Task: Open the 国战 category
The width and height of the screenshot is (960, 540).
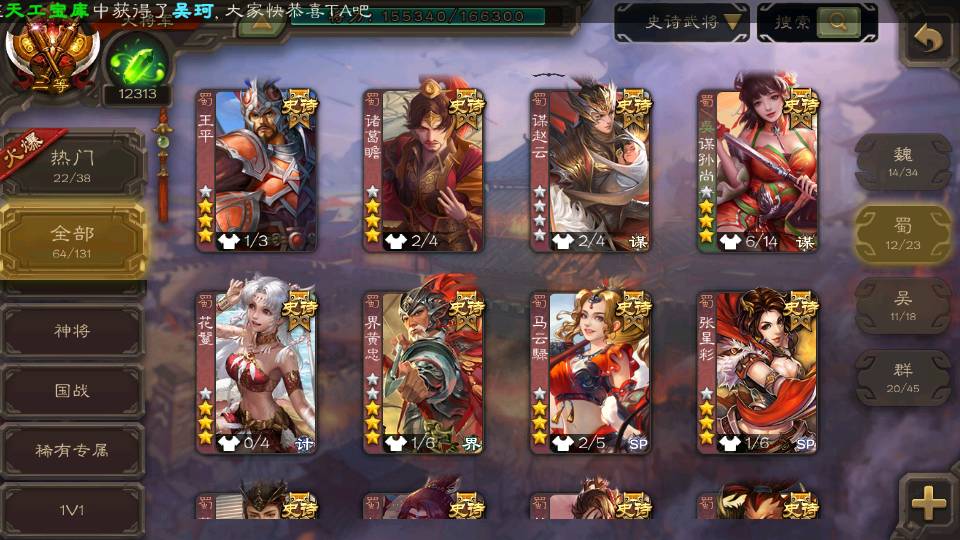Action: click(72, 390)
